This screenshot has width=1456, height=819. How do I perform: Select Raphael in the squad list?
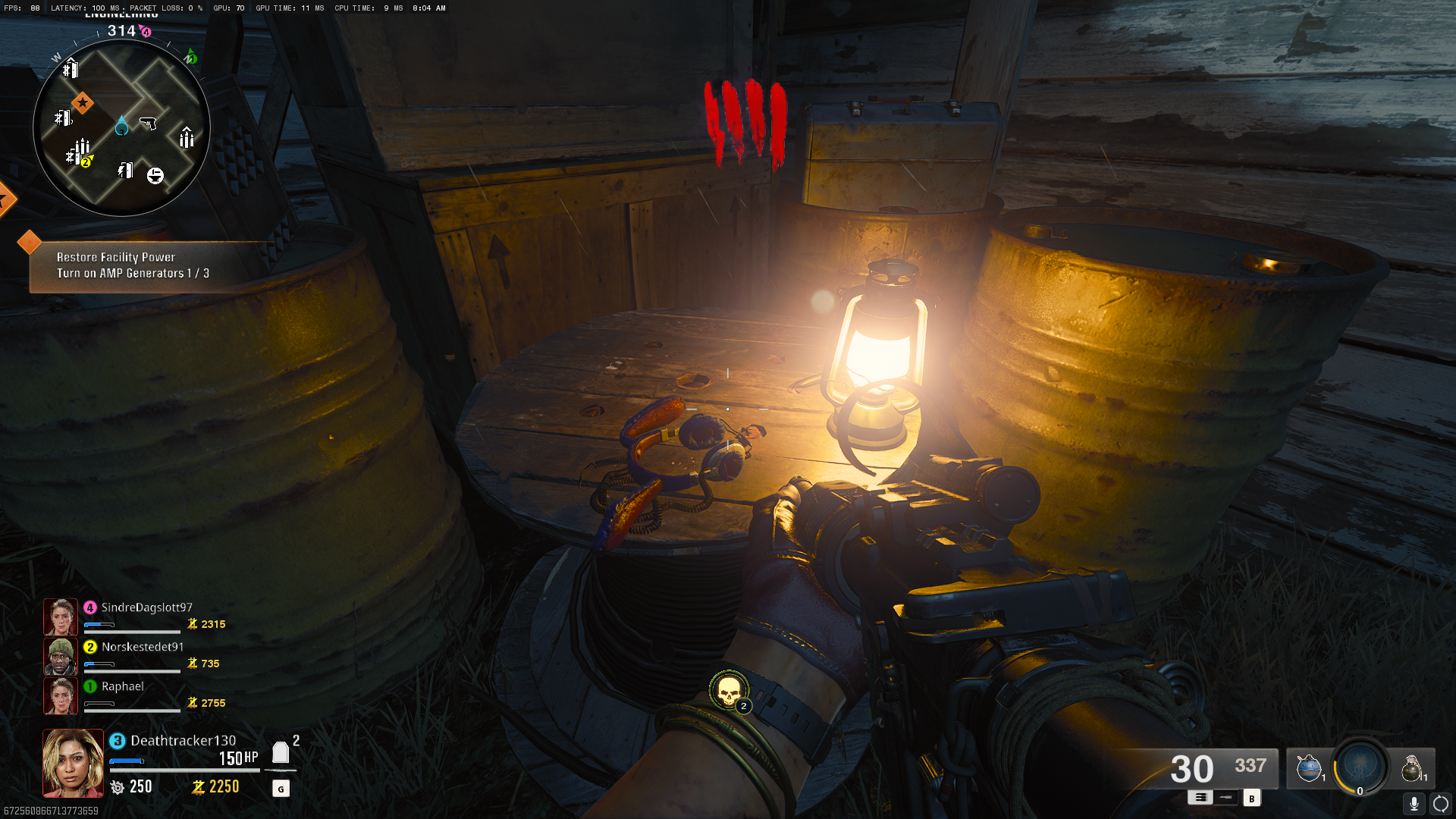124,686
